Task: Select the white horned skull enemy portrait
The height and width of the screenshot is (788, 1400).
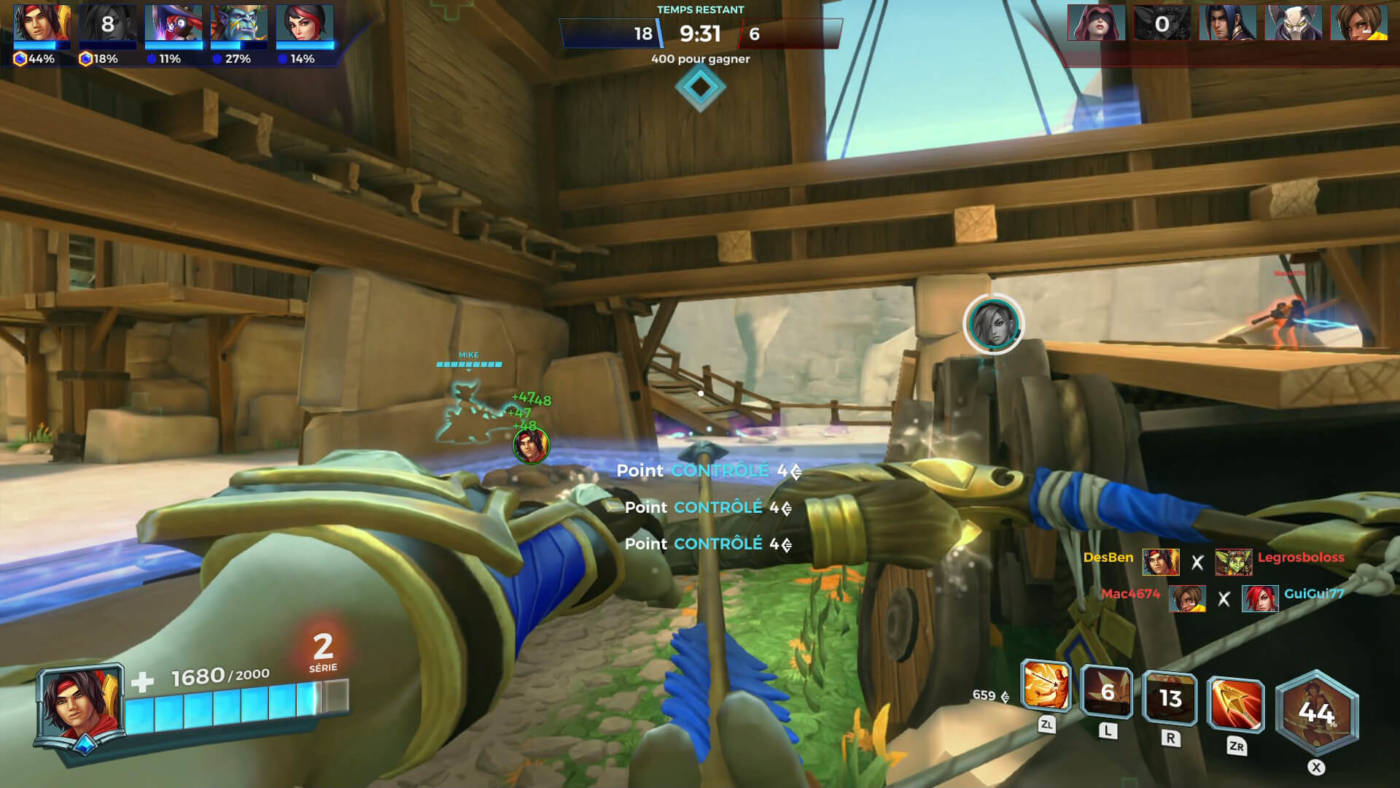Action: 1293,23
